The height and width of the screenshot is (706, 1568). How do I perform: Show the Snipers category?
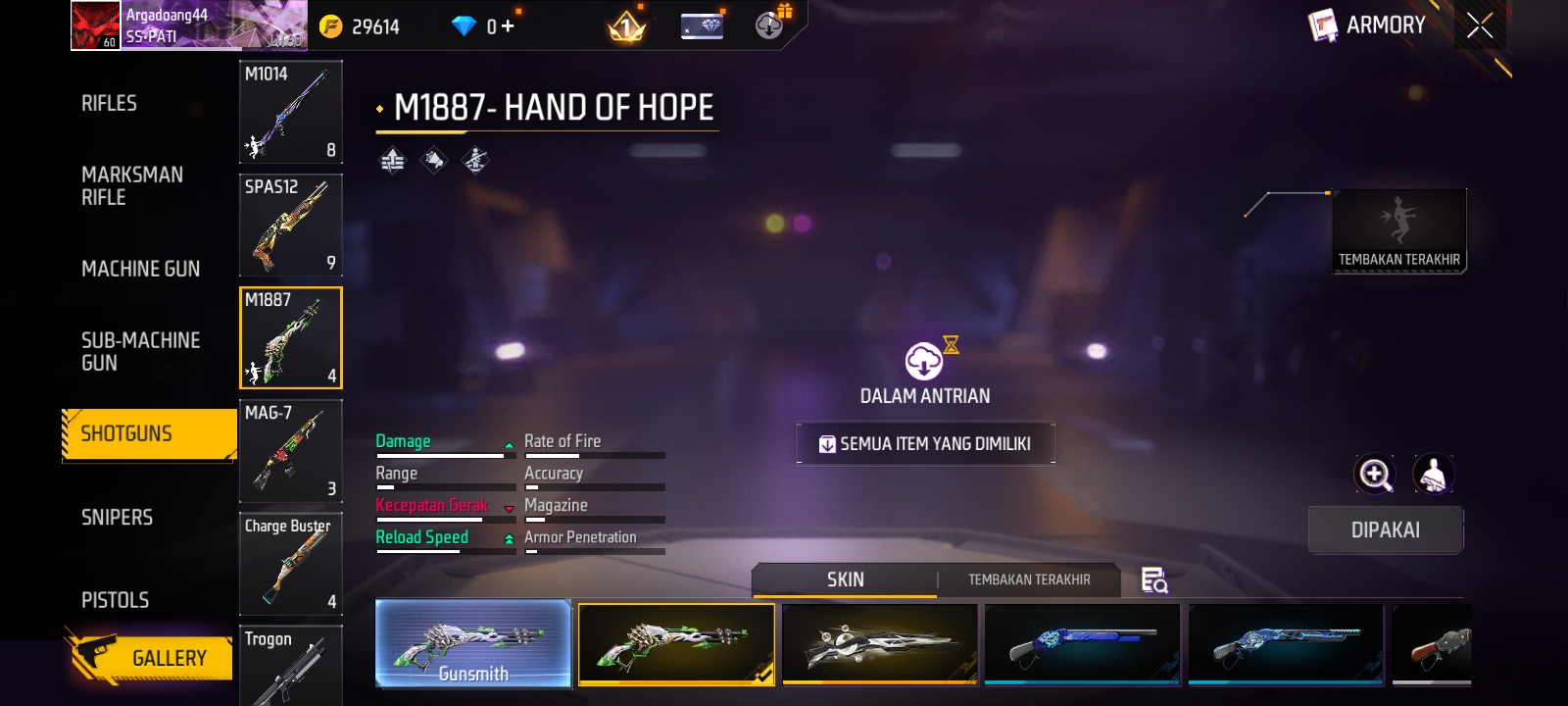click(117, 517)
